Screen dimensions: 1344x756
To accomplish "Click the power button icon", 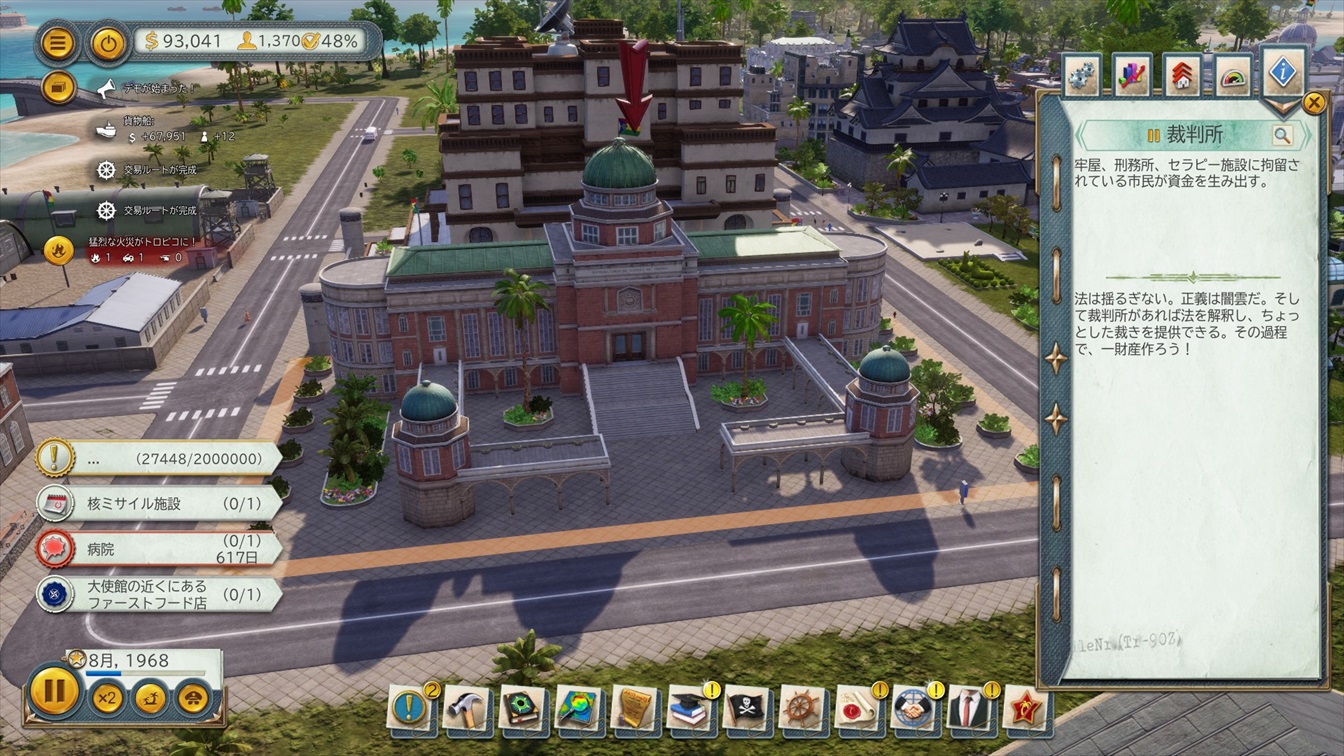I will tap(108, 43).
